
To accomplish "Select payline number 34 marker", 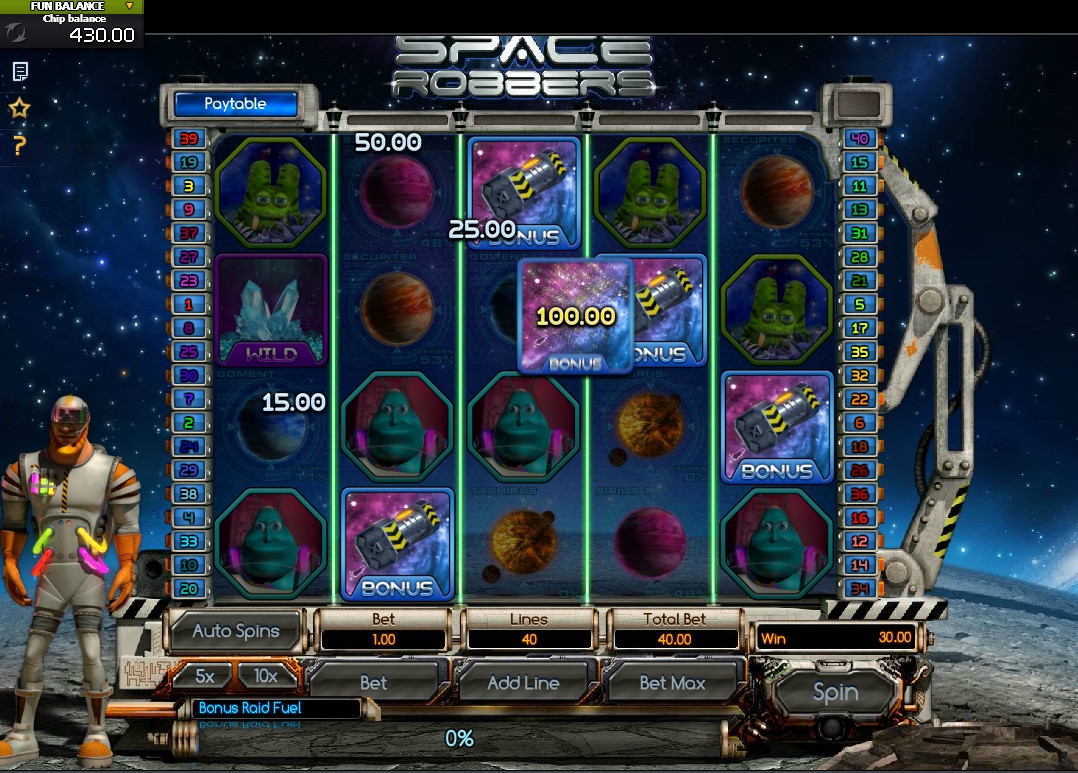I will (x=857, y=587).
